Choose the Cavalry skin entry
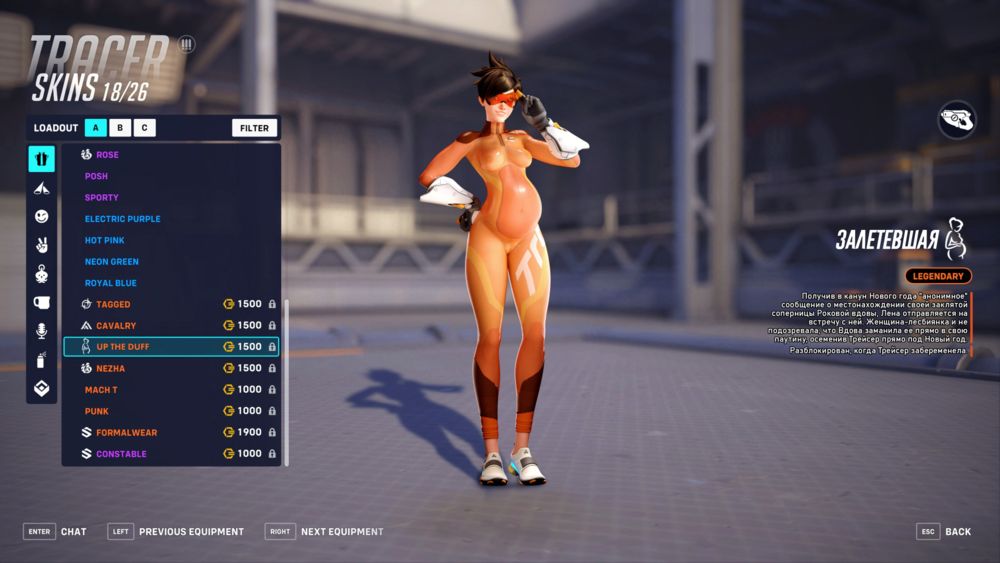 (x=116, y=326)
